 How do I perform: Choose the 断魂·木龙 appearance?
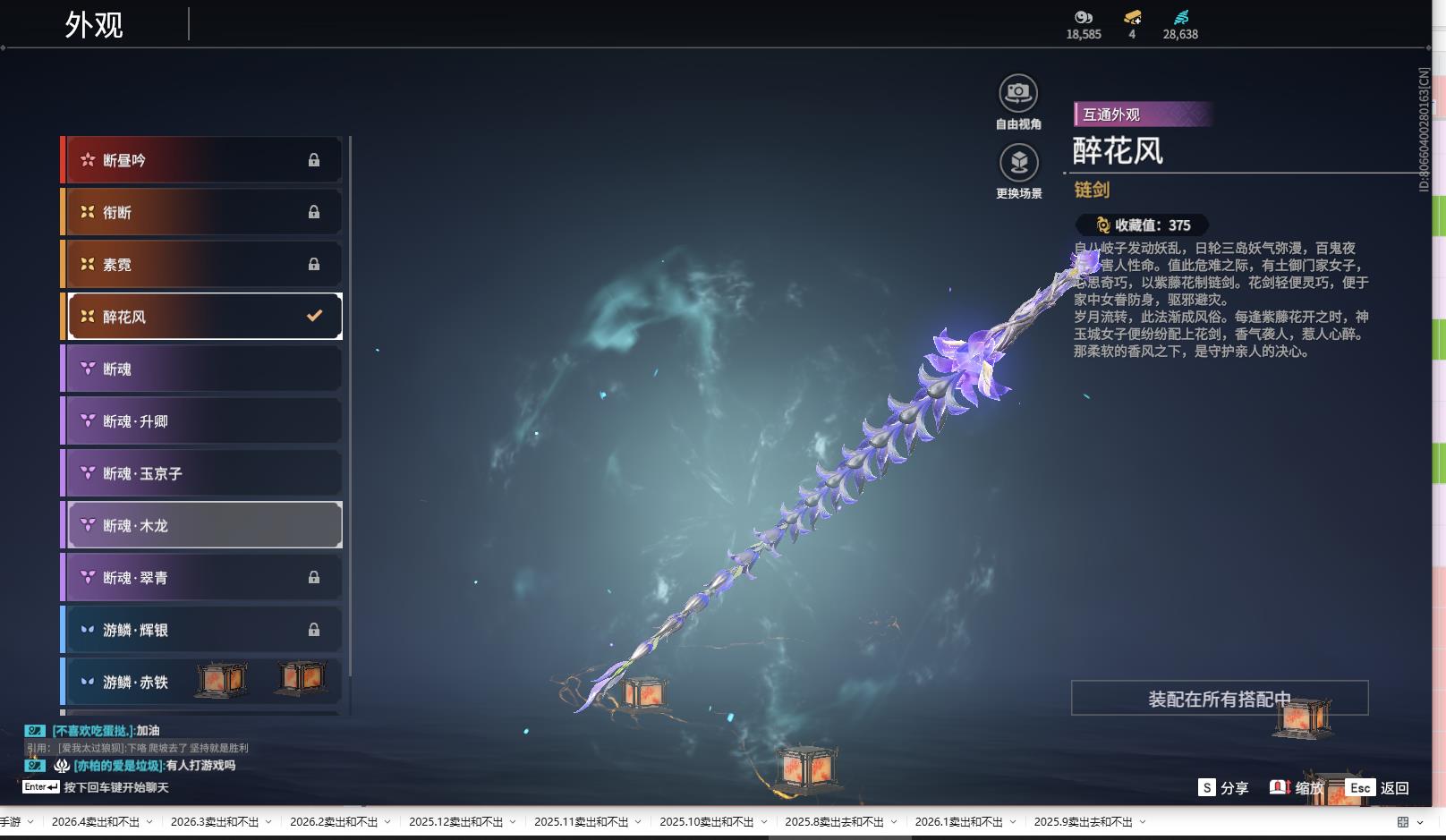[204, 525]
